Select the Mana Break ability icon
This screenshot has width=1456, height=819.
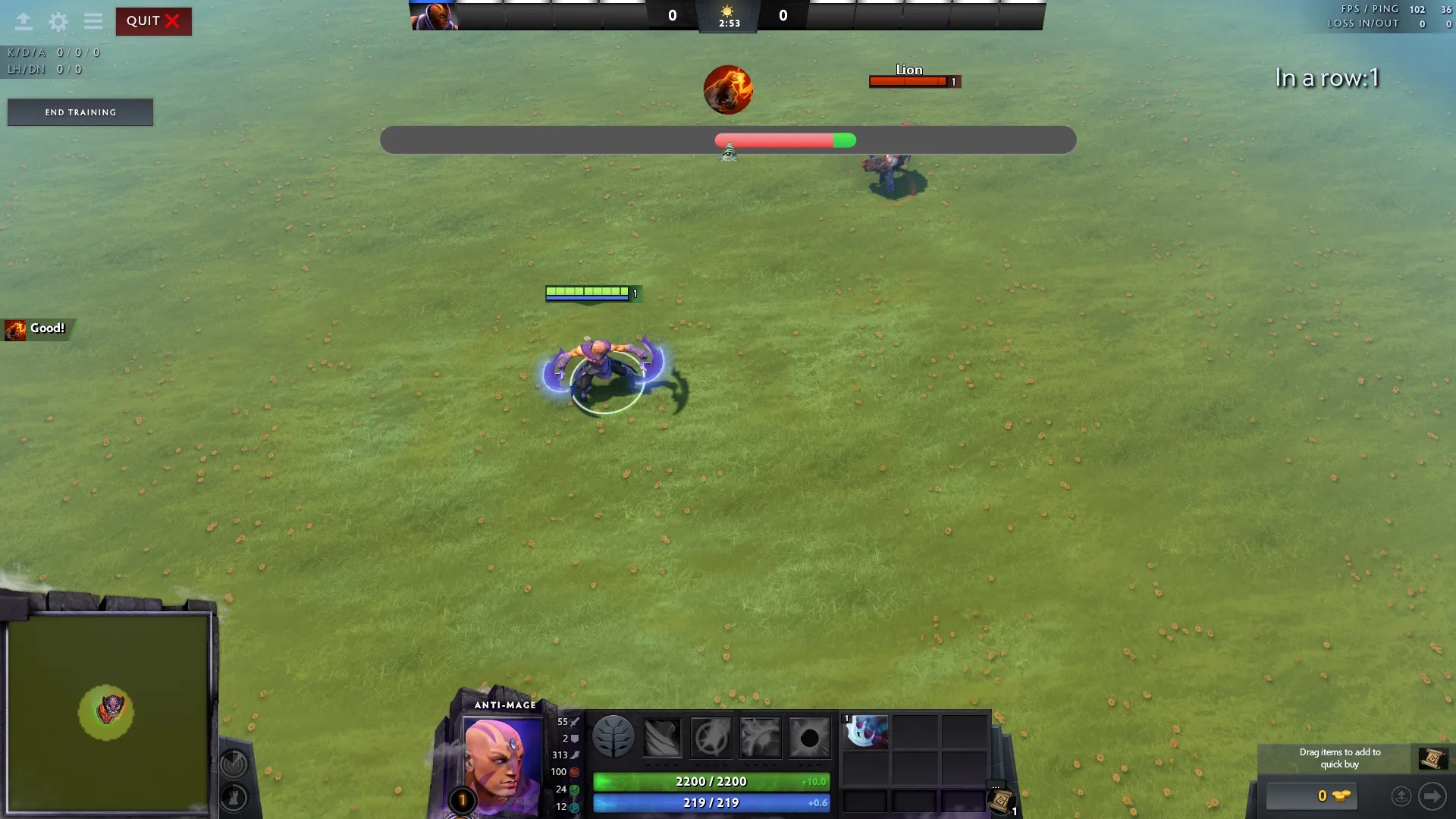[662, 736]
